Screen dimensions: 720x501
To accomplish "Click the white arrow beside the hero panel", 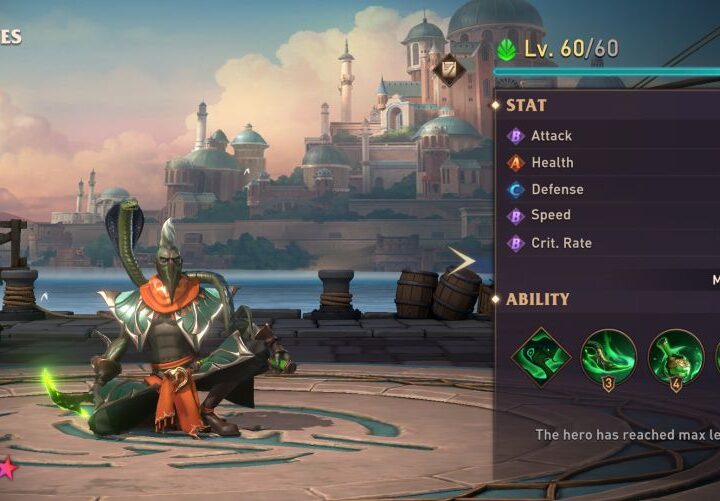I will (462, 262).
